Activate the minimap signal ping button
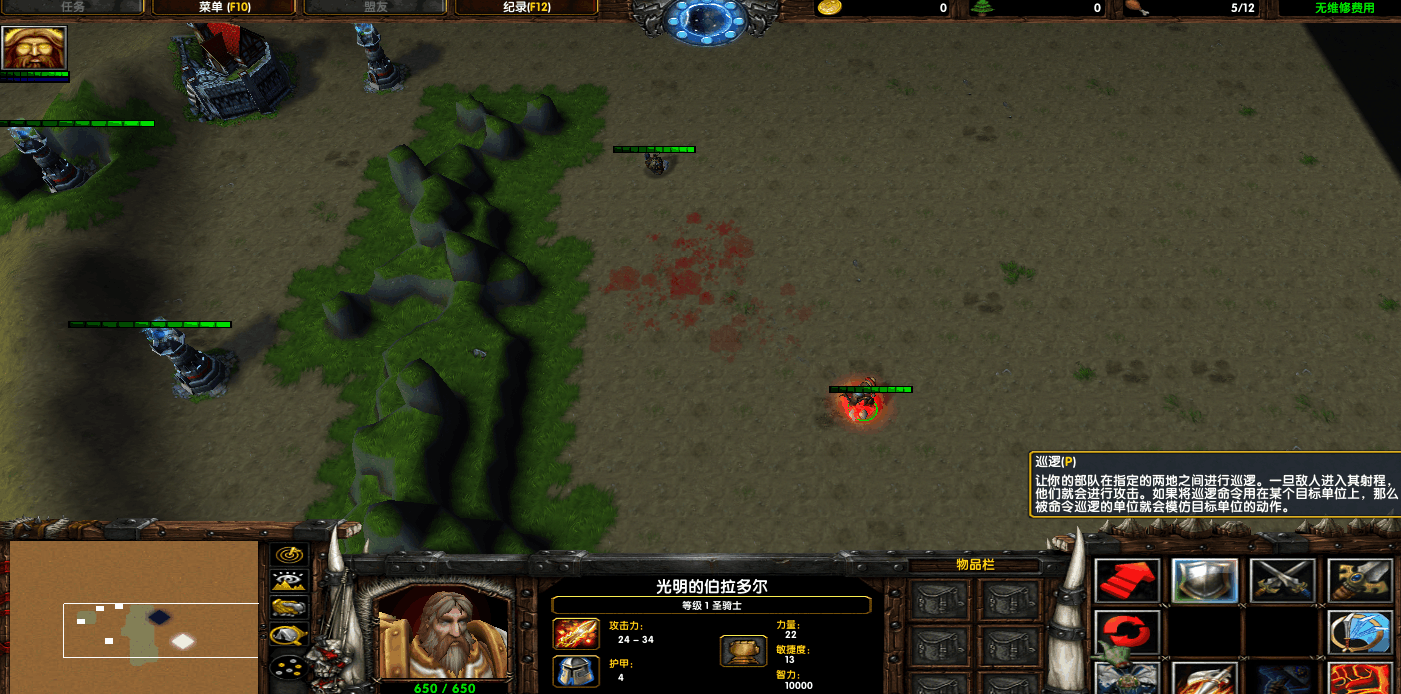This screenshot has width=1401, height=694. (290, 555)
